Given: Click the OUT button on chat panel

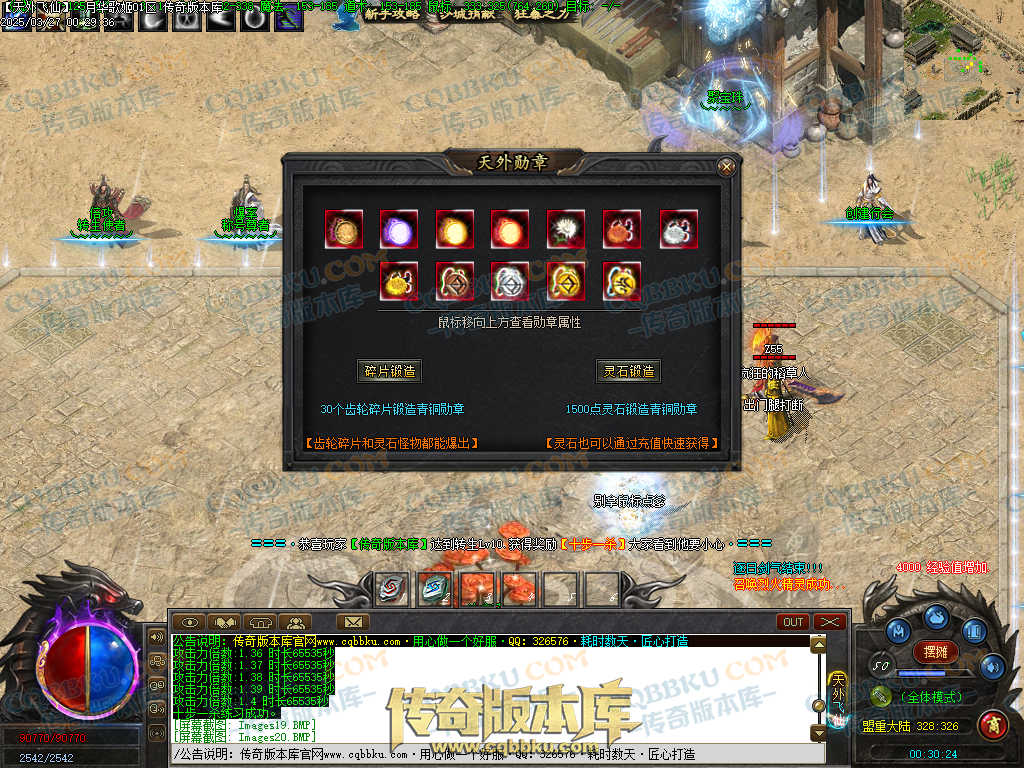Looking at the screenshot, I should point(793,622).
